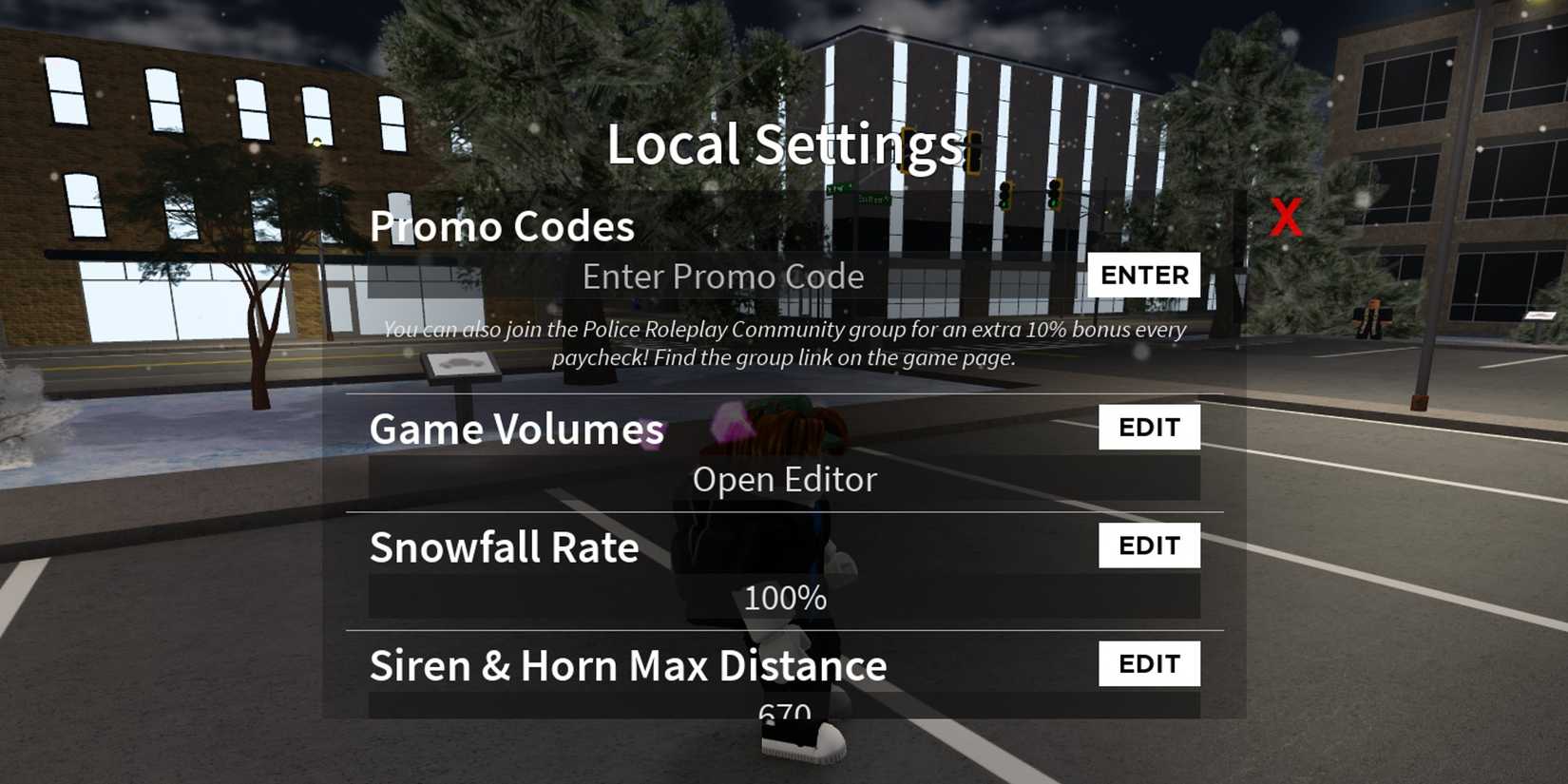Click the Promo Codes section header
The height and width of the screenshot is (784, 1568).
pos(503,226)
